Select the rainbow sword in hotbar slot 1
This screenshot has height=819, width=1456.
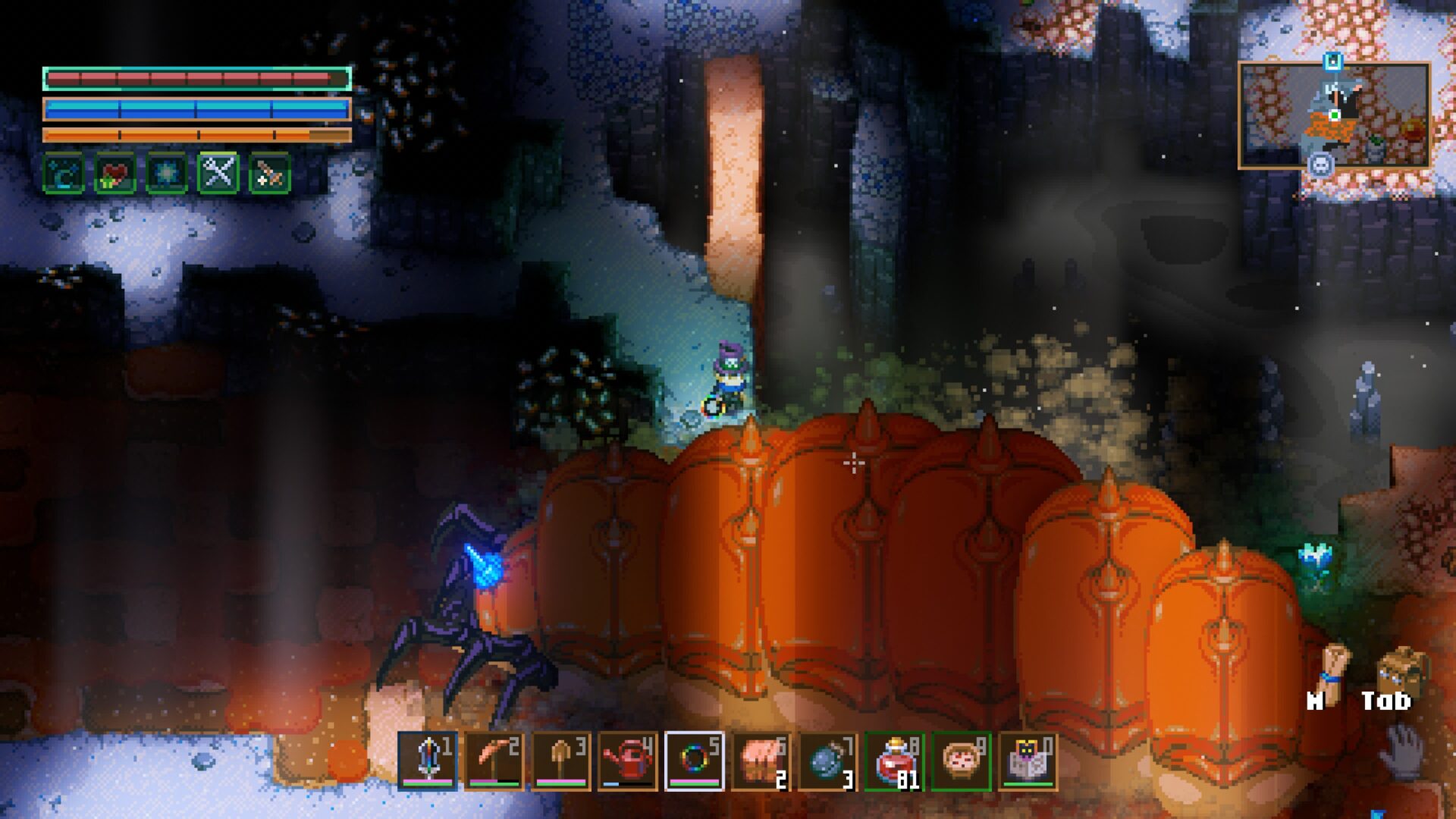pos(428,761)
